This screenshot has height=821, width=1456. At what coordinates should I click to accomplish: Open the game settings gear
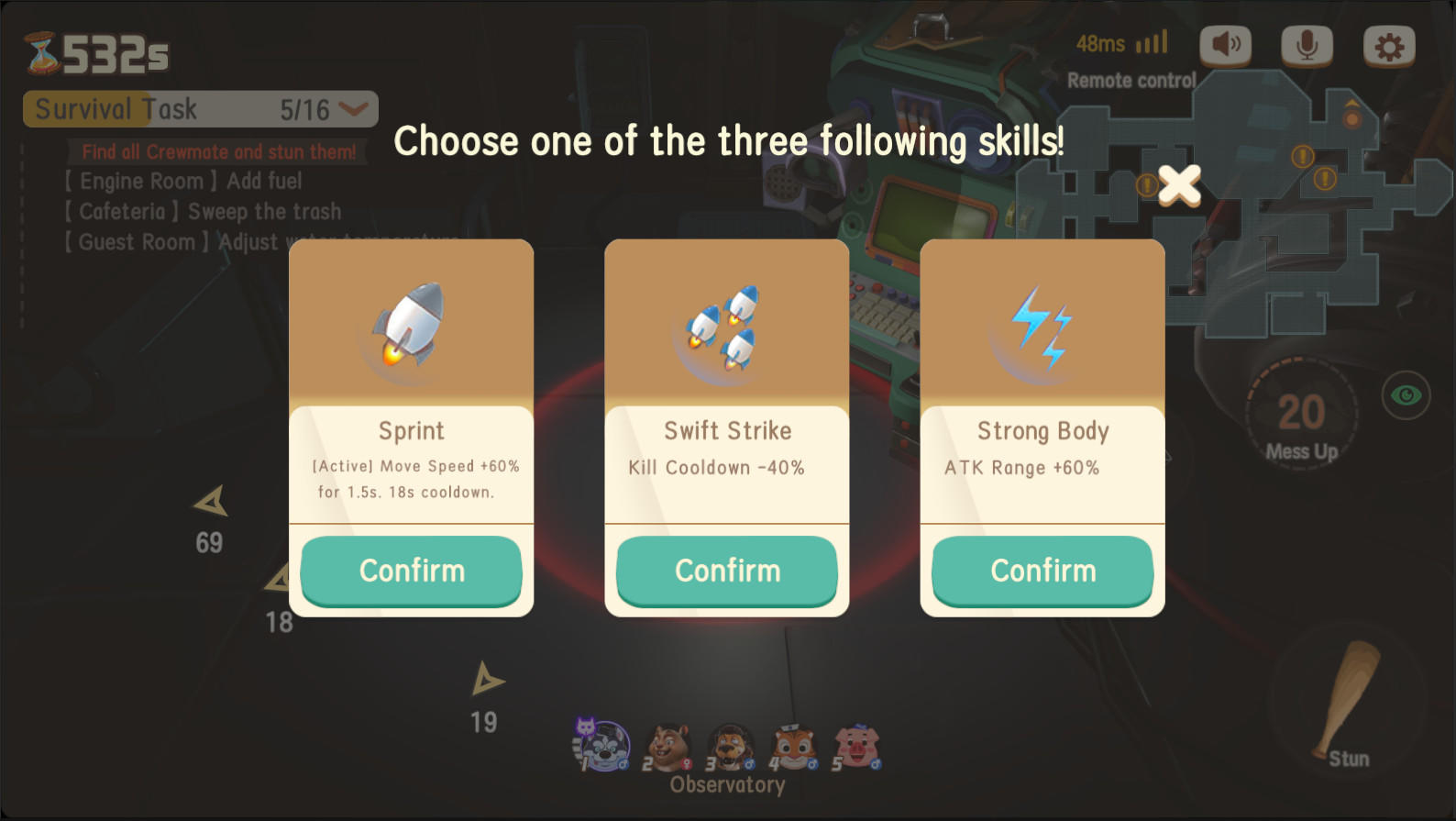coord(1387,45)
